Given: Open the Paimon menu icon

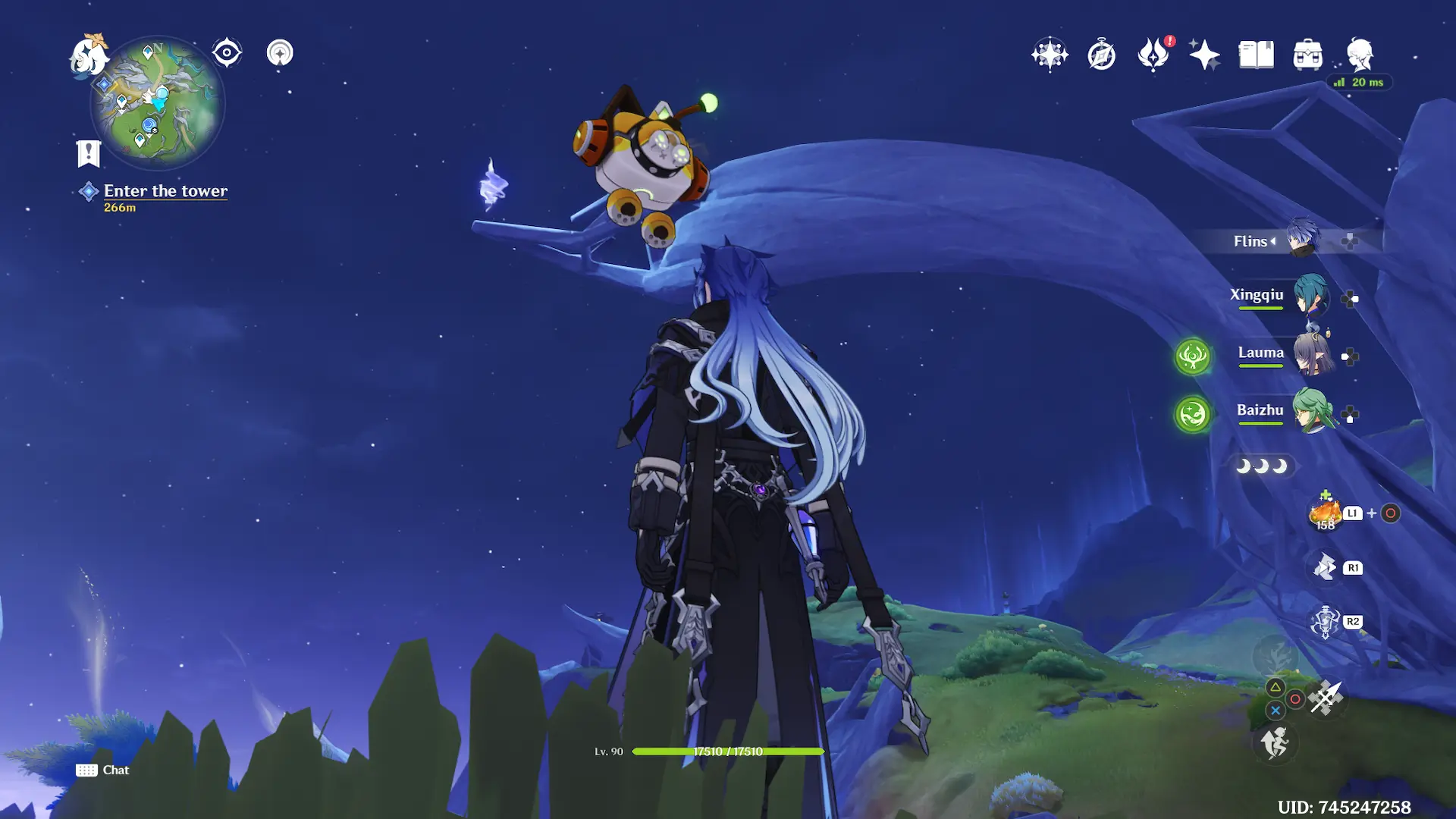Looking at the screenshot, I should [89, 56].
